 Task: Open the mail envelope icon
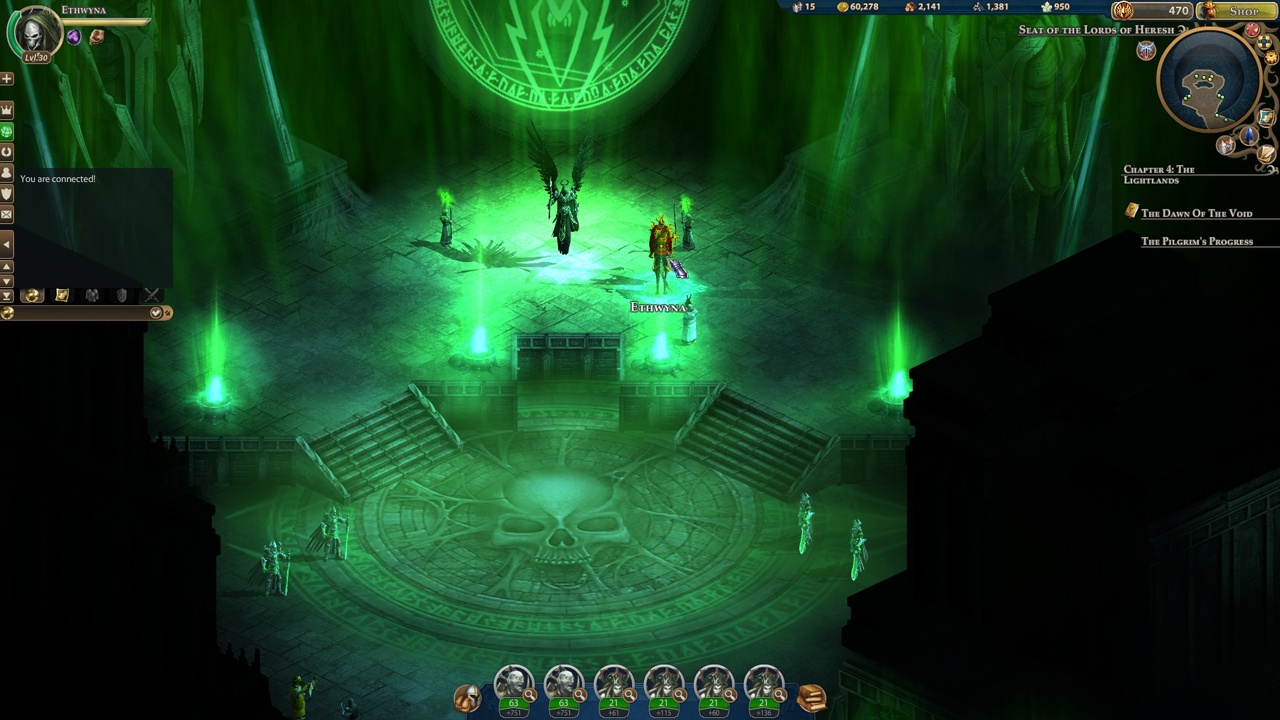pyautogui.click(x=7, y=214)
